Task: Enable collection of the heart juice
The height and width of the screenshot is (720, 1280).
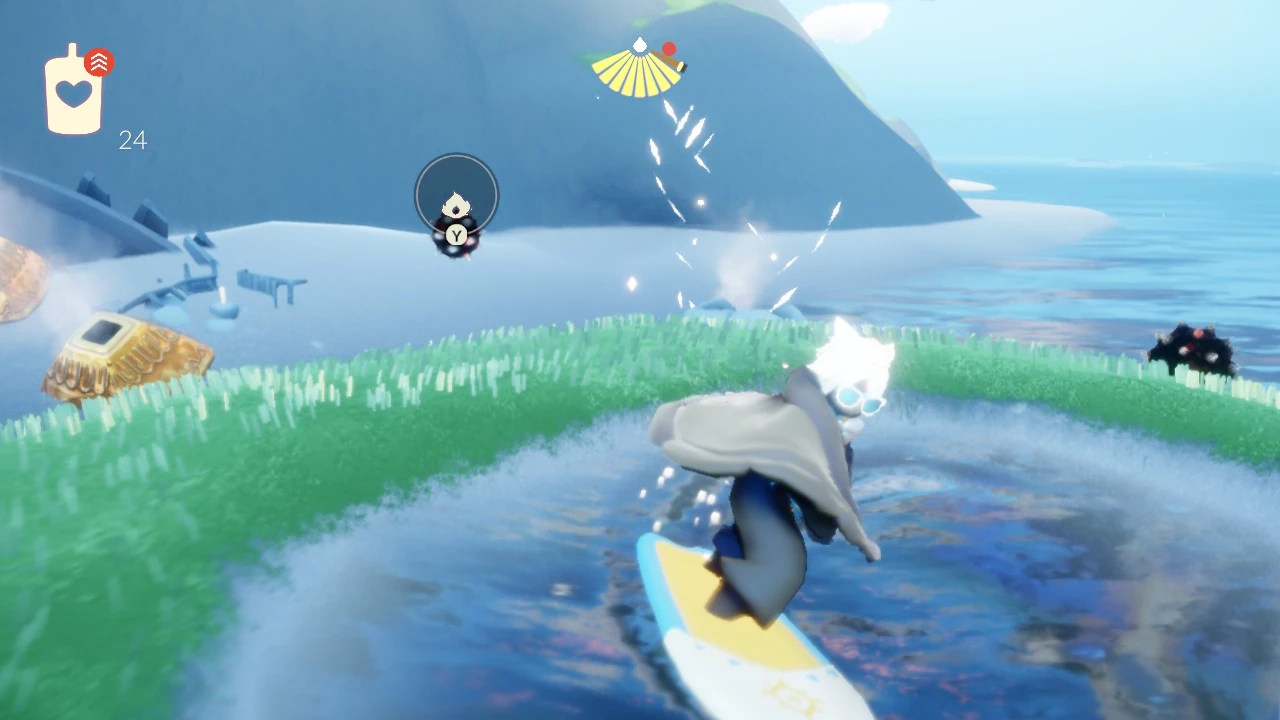Action: tap(75, 95)
